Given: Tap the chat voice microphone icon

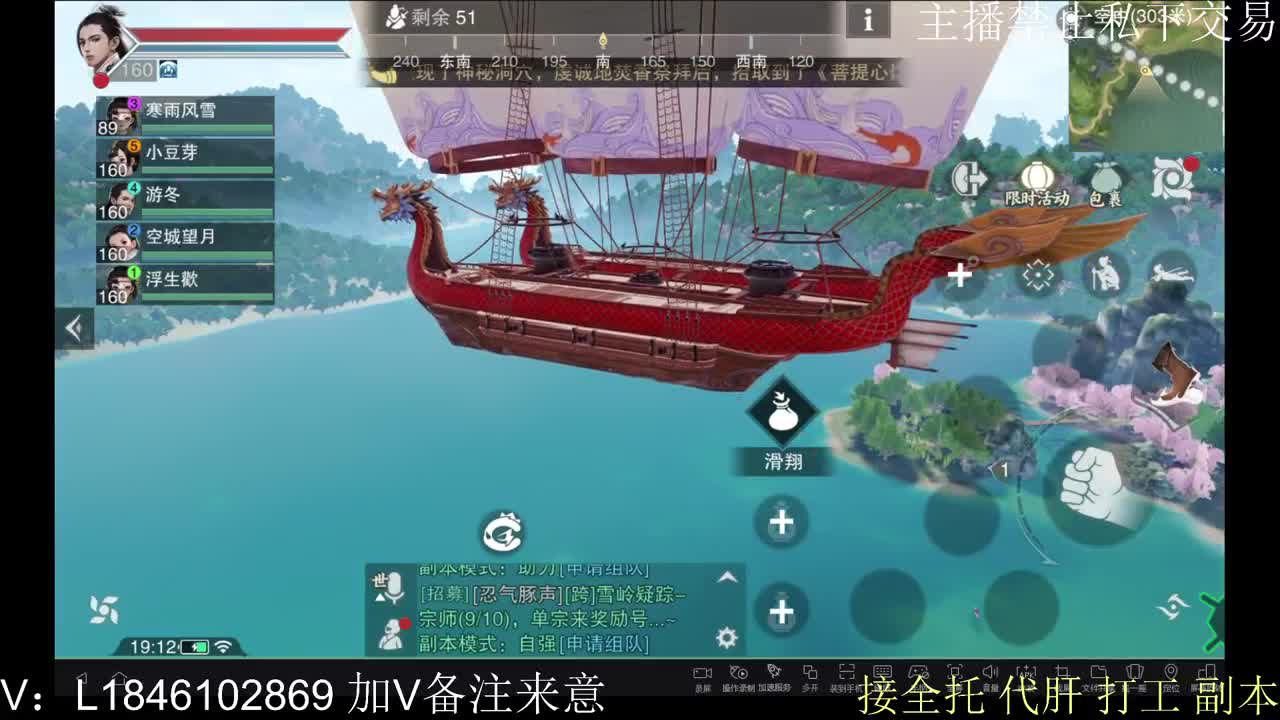Looking at the screenshot, I should click(395, 586).
